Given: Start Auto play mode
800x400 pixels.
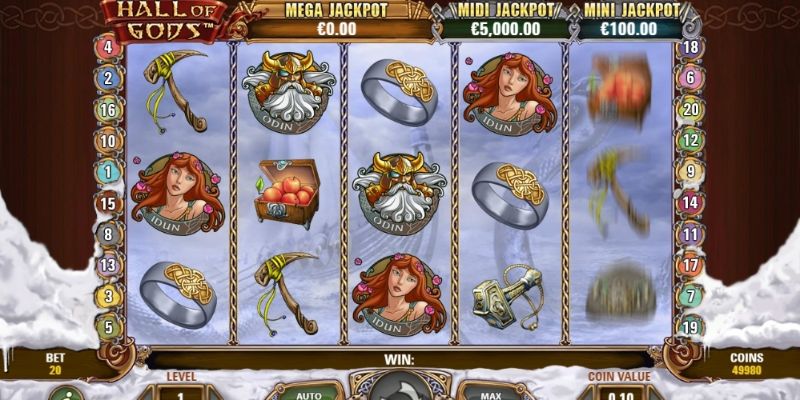Looking at the screenshot, I should 310,392.
